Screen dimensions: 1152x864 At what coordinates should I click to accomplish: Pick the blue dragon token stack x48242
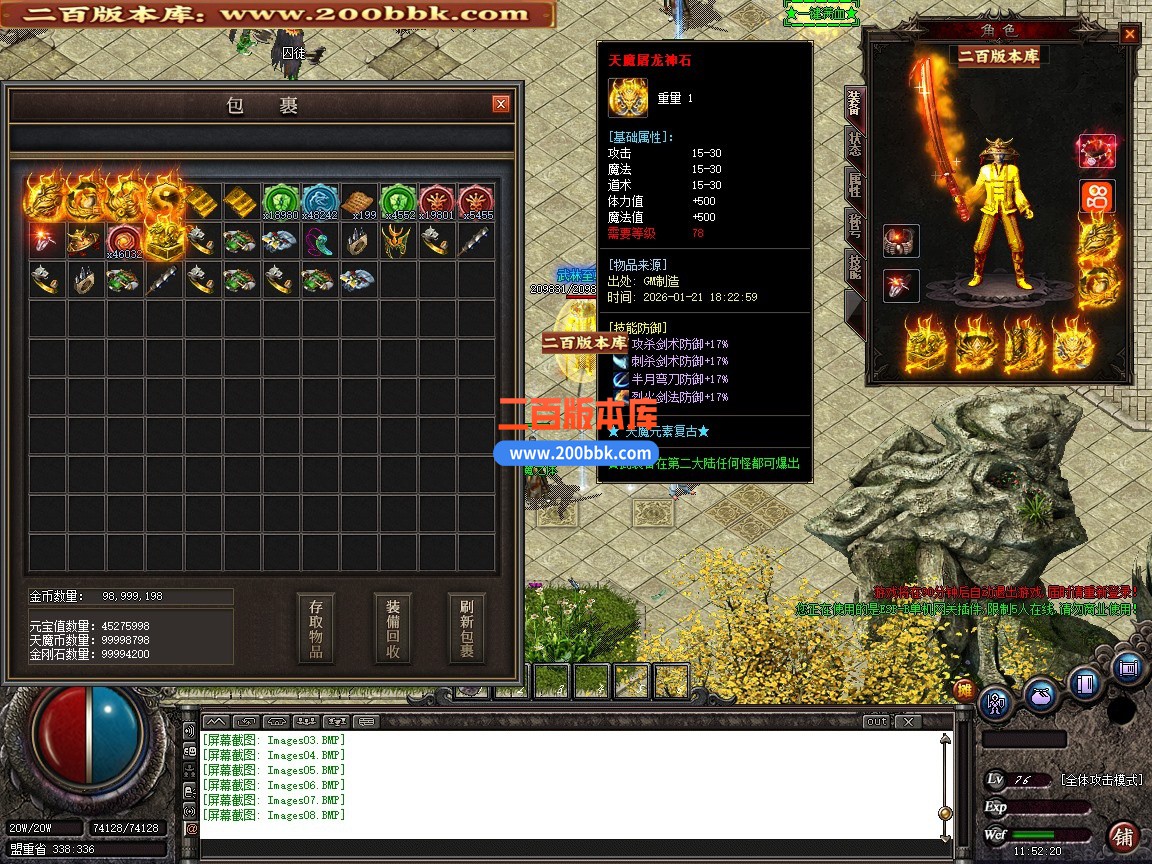320,201
